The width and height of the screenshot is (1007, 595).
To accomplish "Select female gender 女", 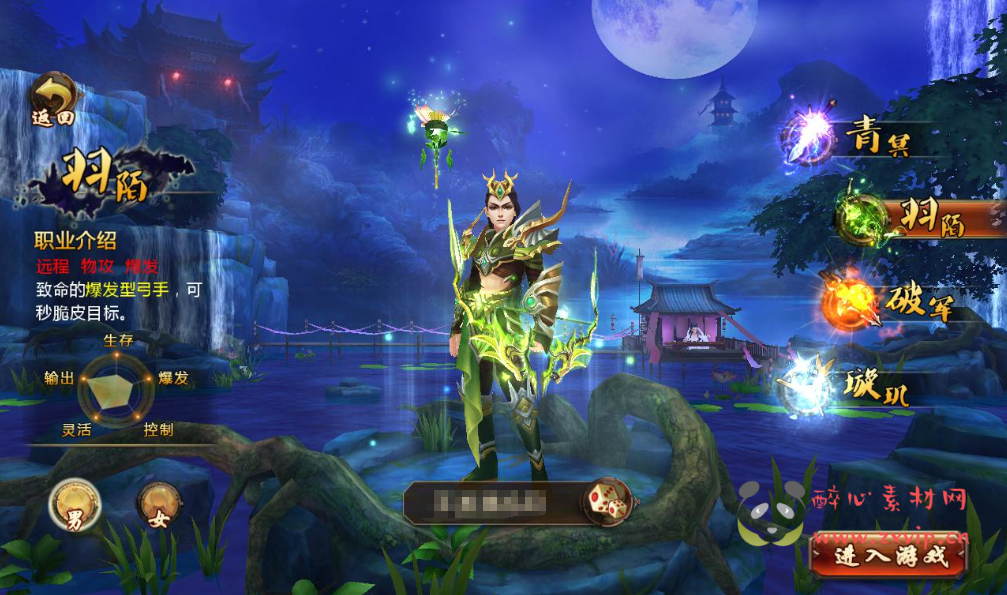I will coord(159,503).
